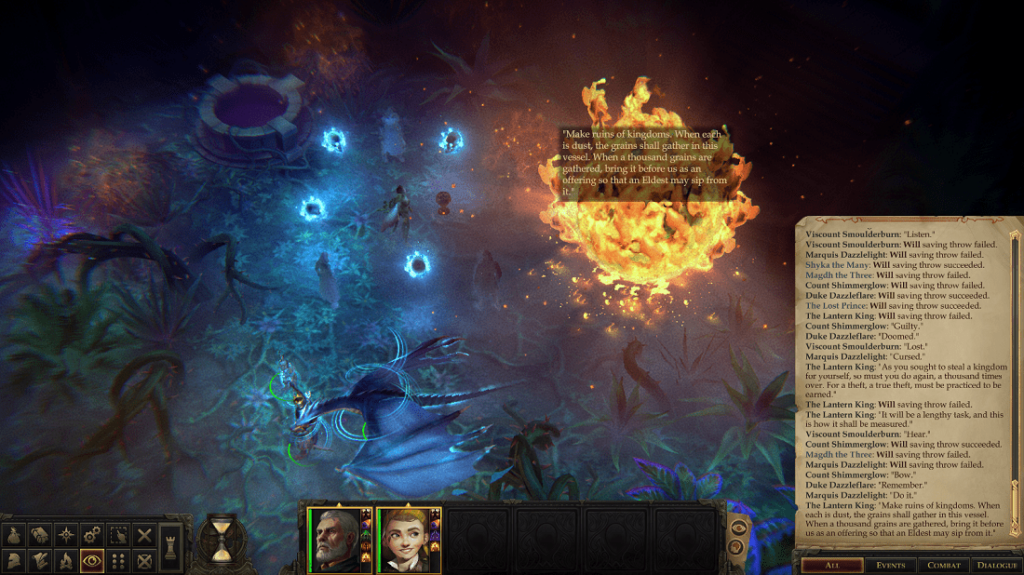The height and width of the screenshot is (575, 1024).
Task: Click the dashed-square pointer select icon
Action: (x=119, y=535)
